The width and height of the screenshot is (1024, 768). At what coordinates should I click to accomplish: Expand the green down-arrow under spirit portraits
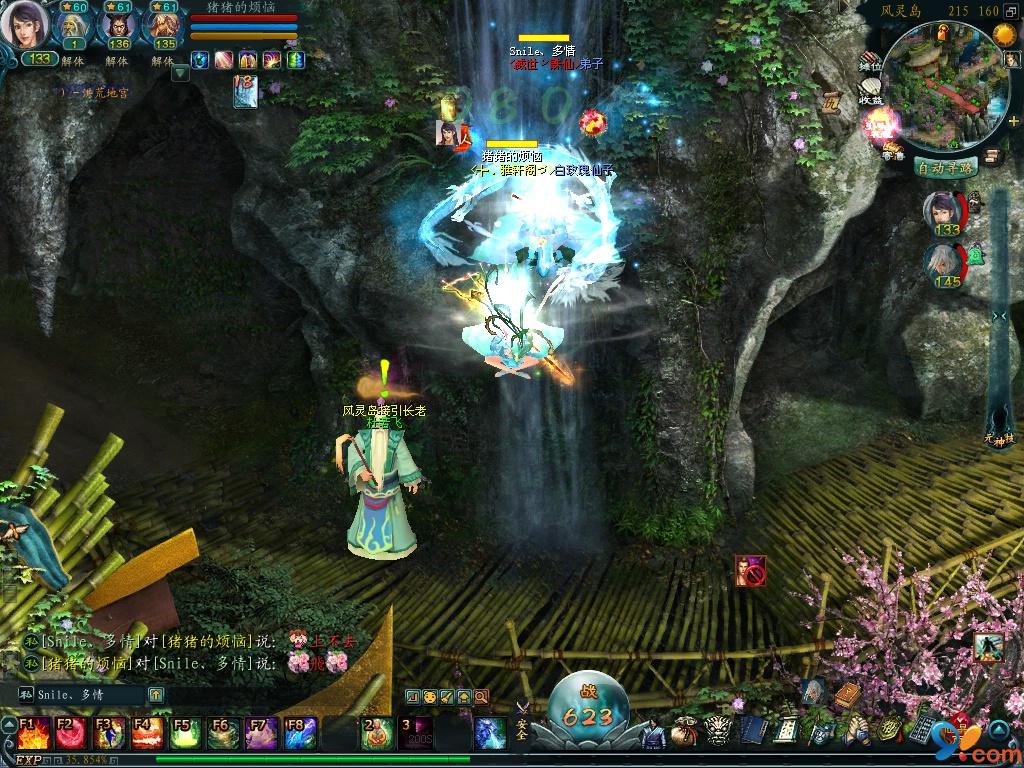coord(180,72)
